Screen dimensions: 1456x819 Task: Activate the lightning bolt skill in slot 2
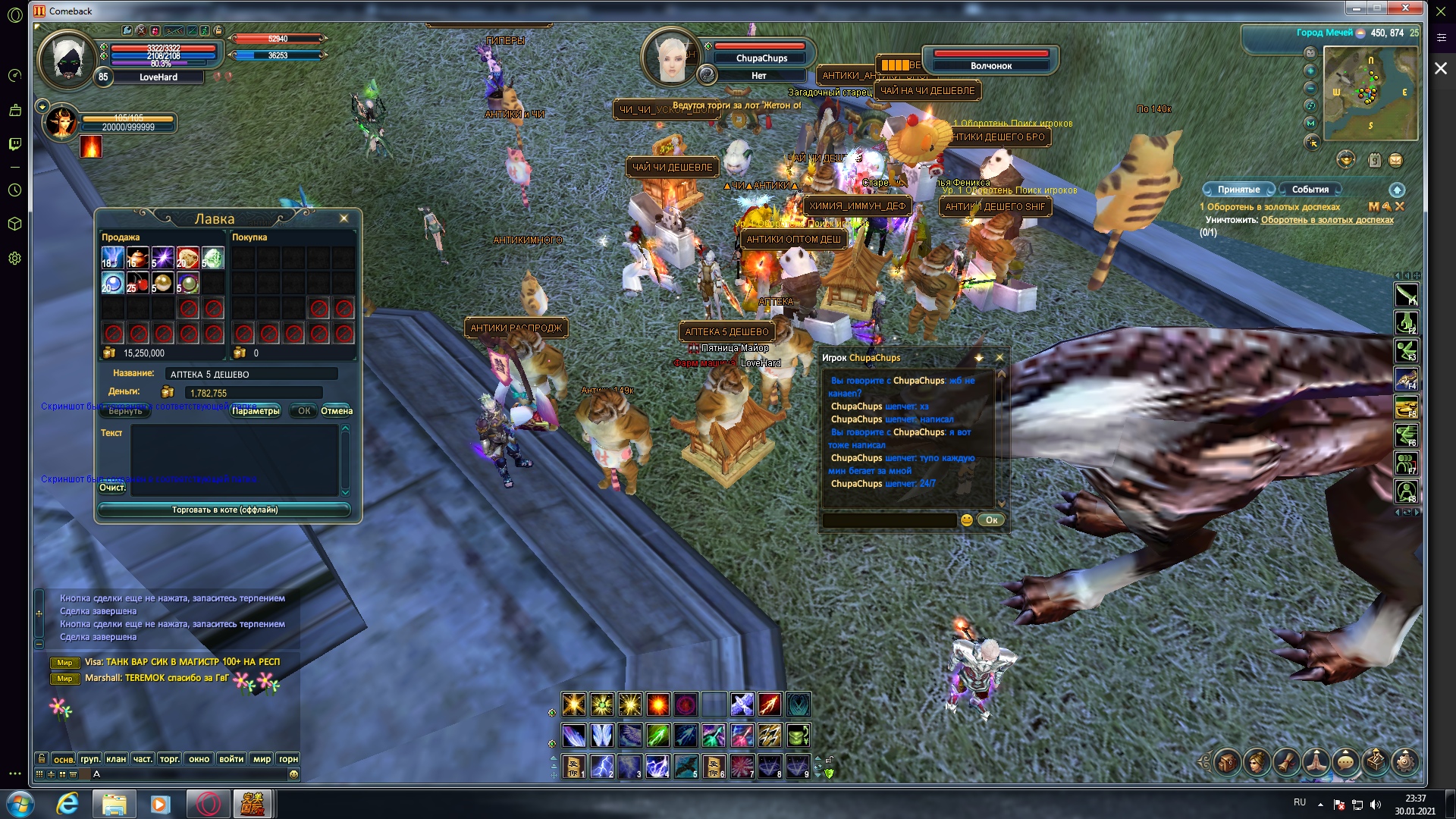602,766
